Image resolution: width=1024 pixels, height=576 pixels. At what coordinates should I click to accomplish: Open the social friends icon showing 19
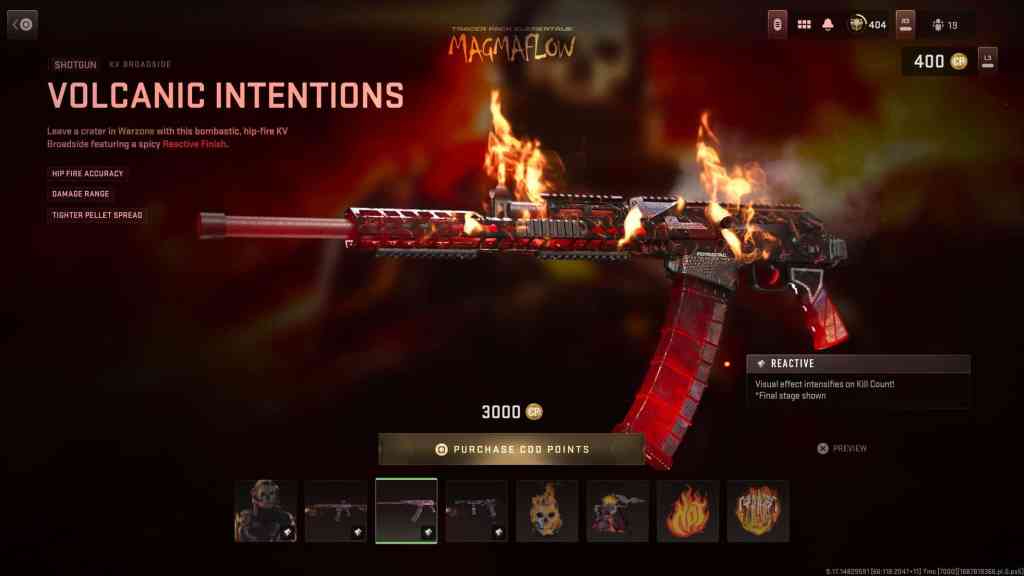pos(944,24)
